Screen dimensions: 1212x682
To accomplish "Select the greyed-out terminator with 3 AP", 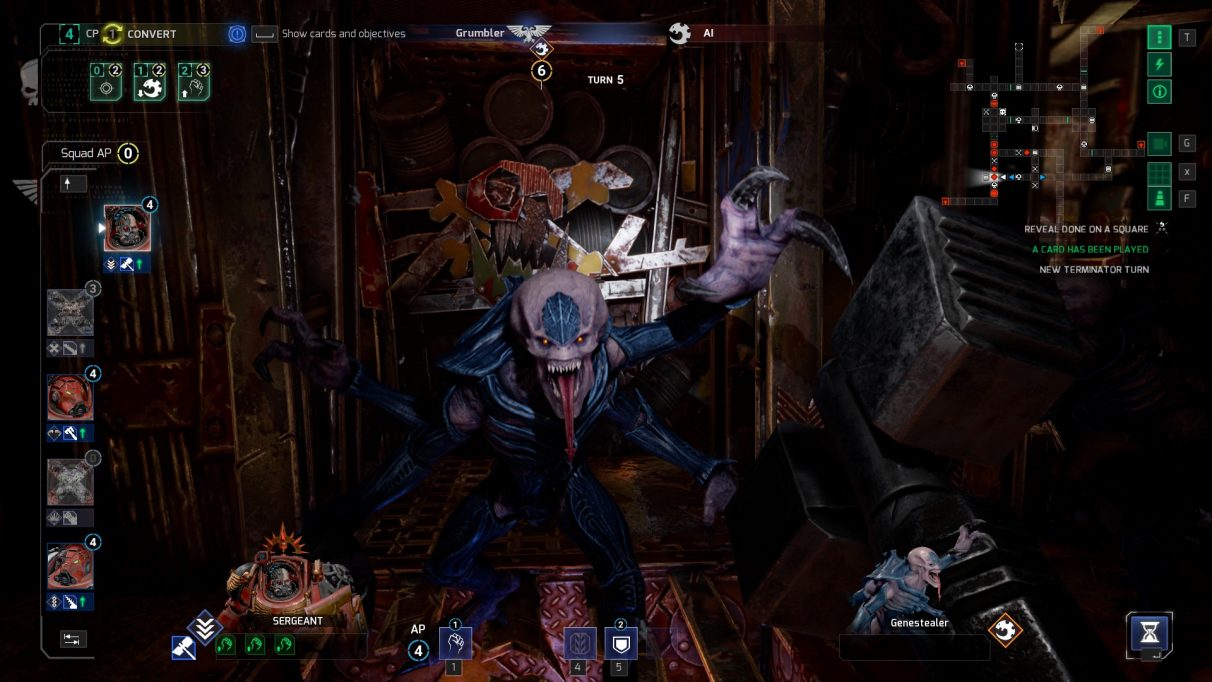I will pos(70,312).
